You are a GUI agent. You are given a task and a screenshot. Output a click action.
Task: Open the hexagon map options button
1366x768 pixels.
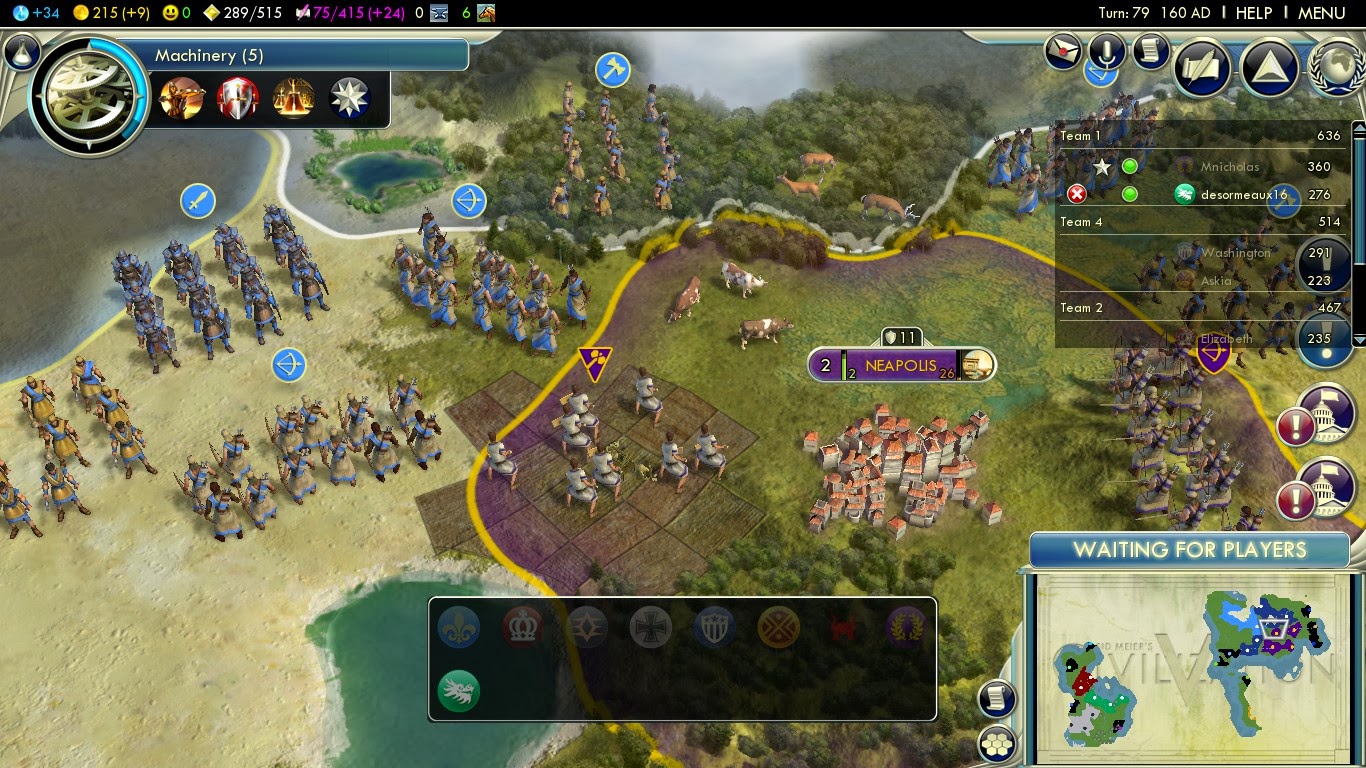[997, 743]
